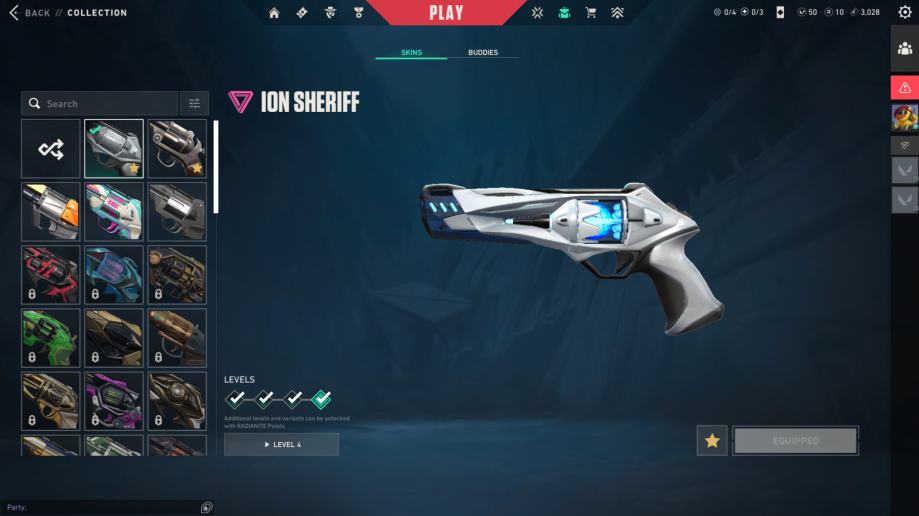Play the Level 4 preview
This screenshot has width=919, height=516.
(x=281, y=444)
